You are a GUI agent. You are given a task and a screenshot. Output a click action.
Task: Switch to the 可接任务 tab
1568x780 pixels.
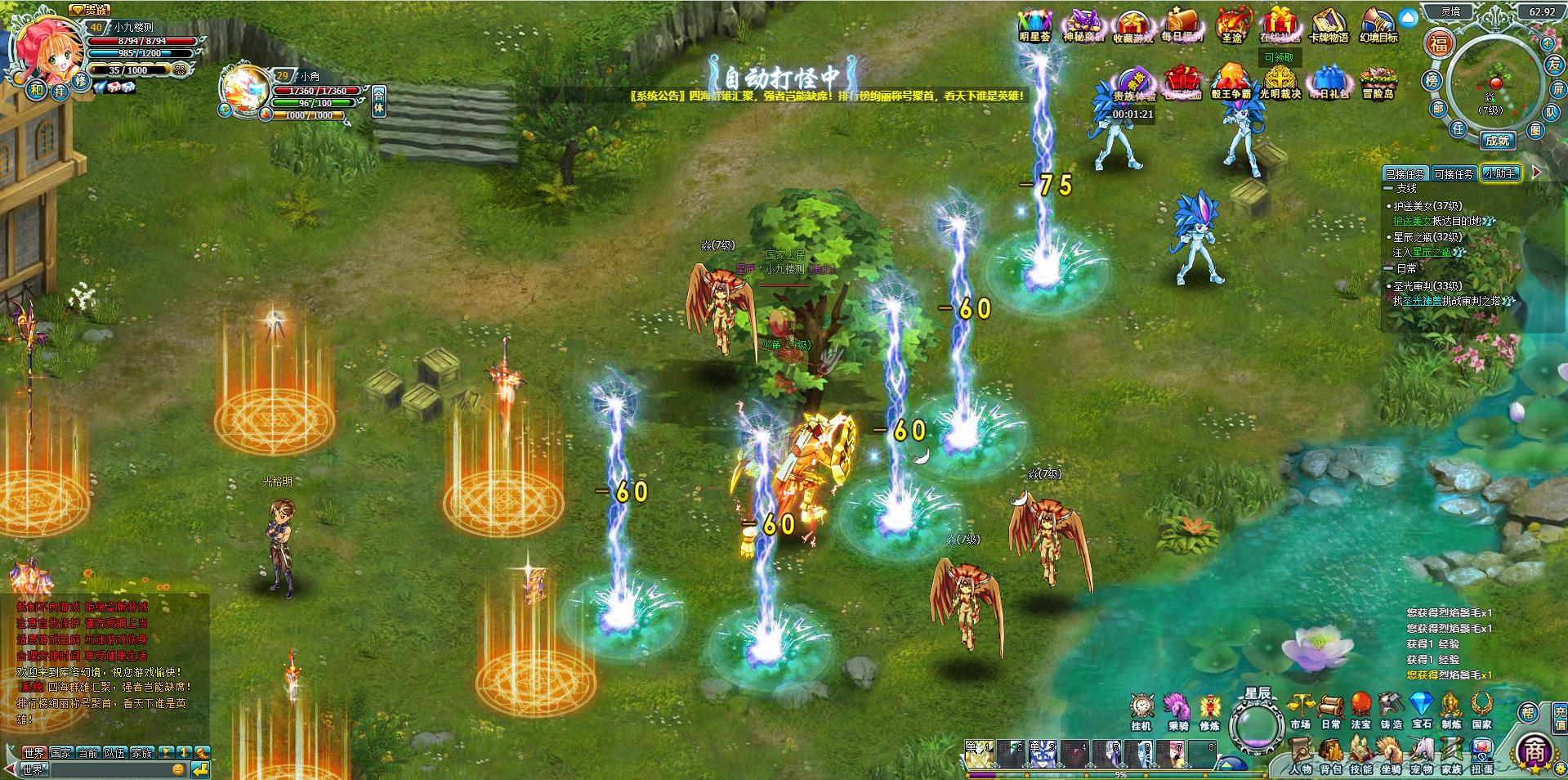pos(1454,174)
